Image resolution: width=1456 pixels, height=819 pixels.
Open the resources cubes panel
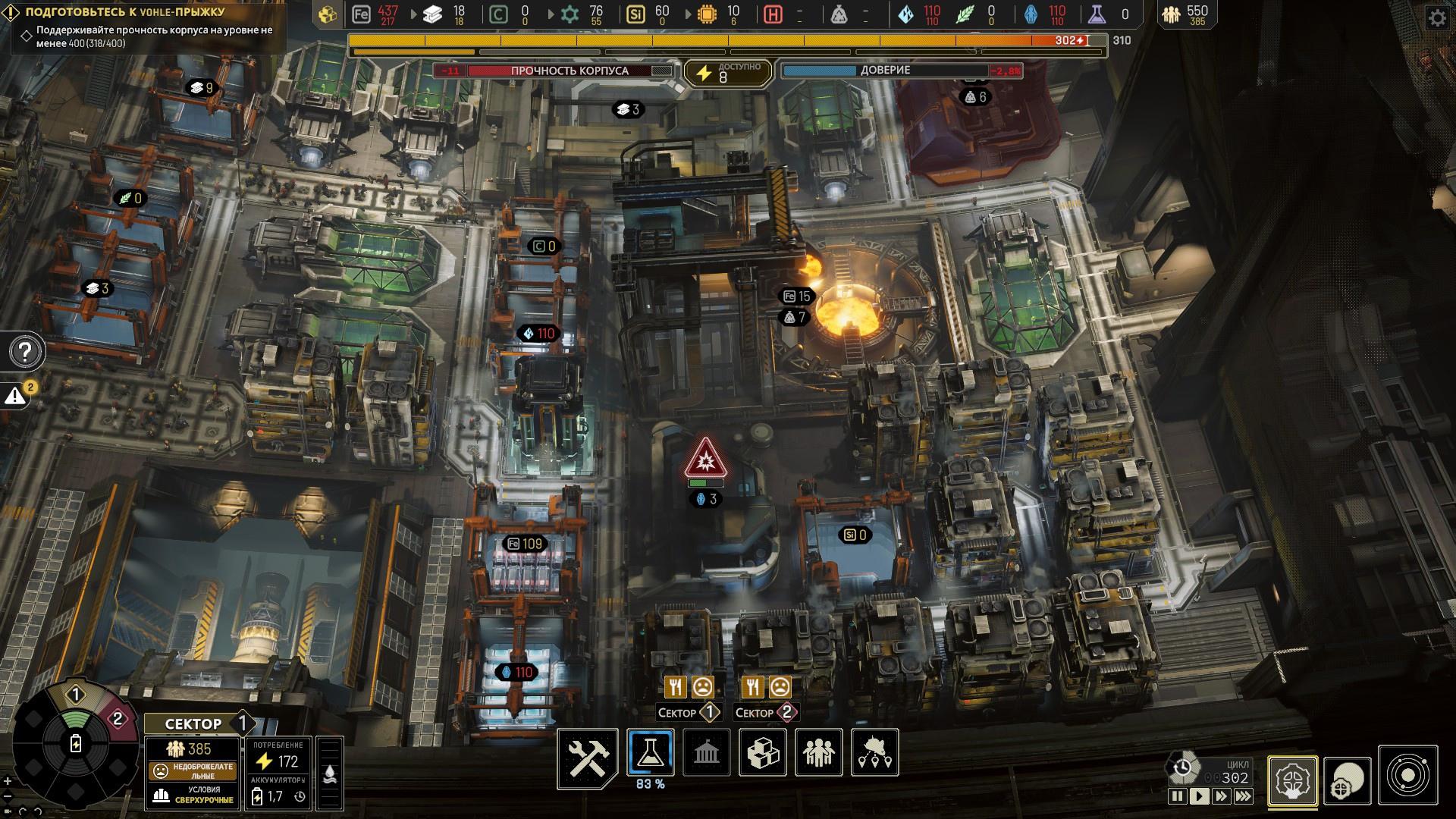point(763,752)
